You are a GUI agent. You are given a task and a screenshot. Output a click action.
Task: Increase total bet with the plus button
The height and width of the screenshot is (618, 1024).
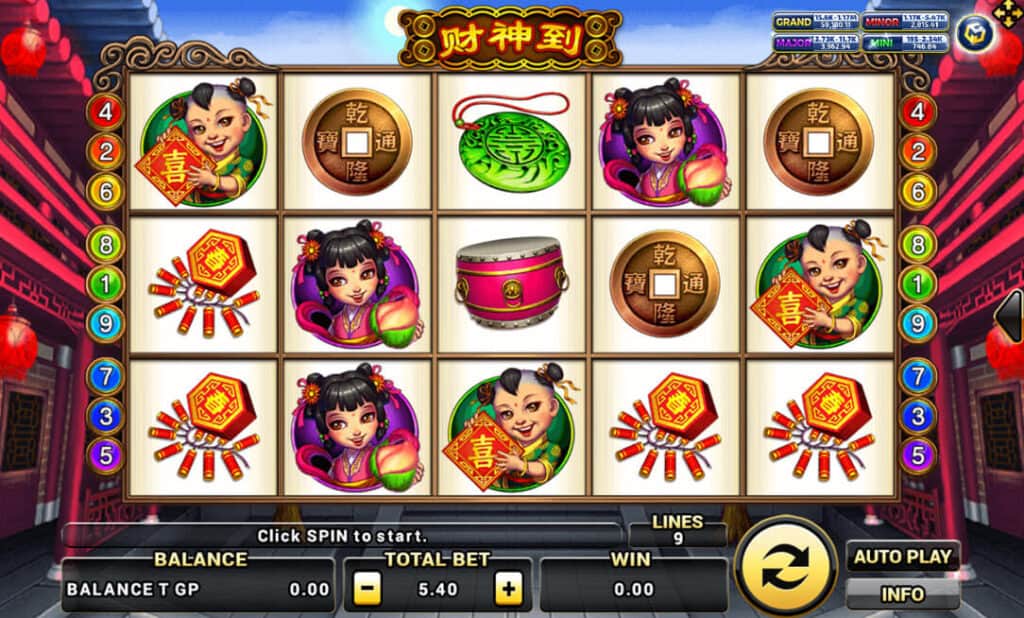coord(510,589)
